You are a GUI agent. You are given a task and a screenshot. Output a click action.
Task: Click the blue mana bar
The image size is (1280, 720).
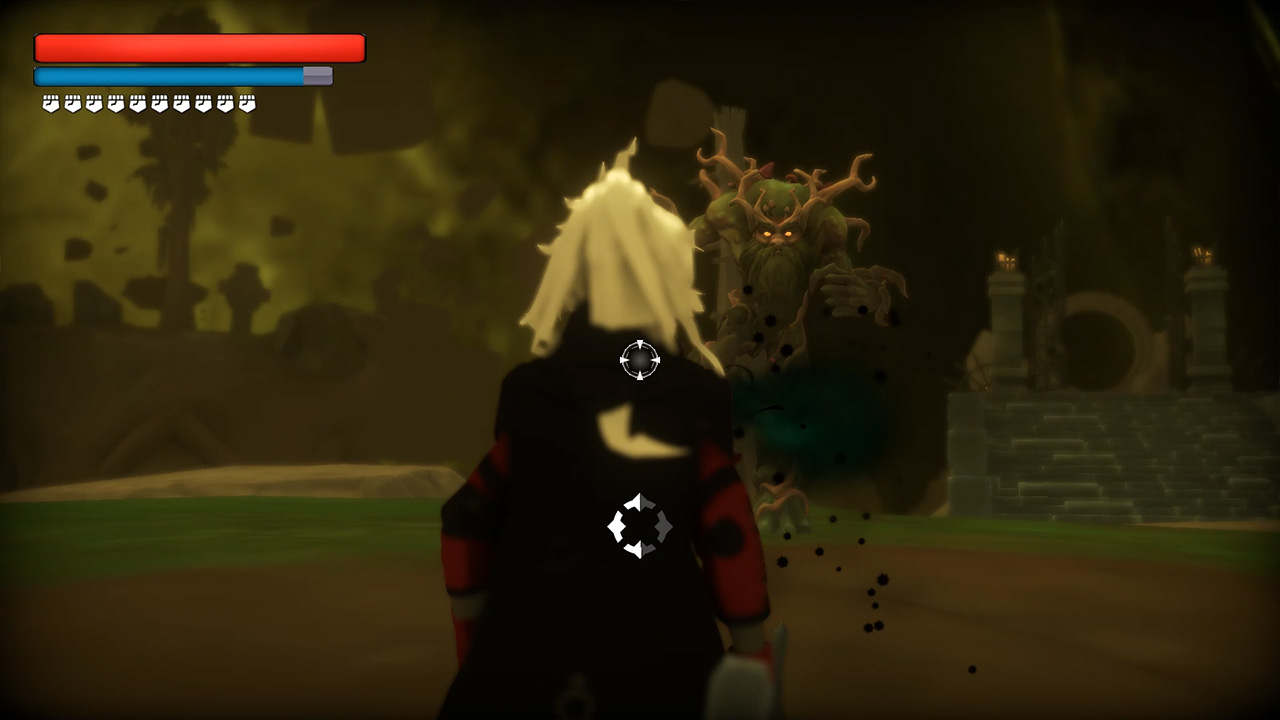[165, 74]
